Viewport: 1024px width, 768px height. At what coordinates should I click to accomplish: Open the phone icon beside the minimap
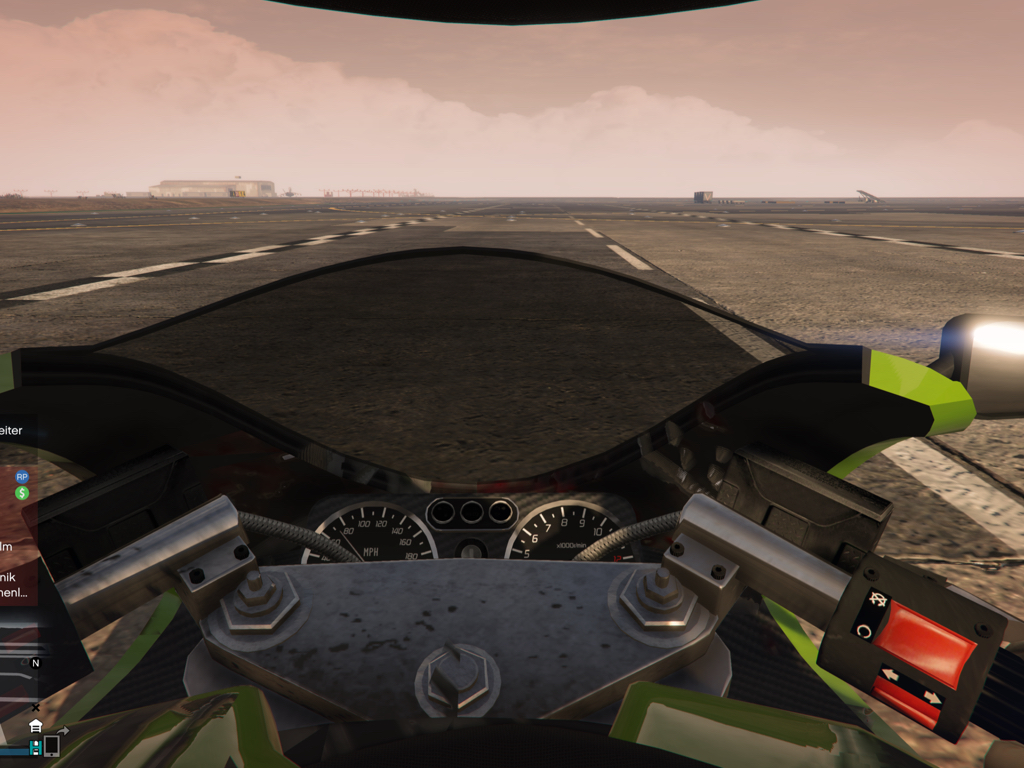click(x=52, y=746)
